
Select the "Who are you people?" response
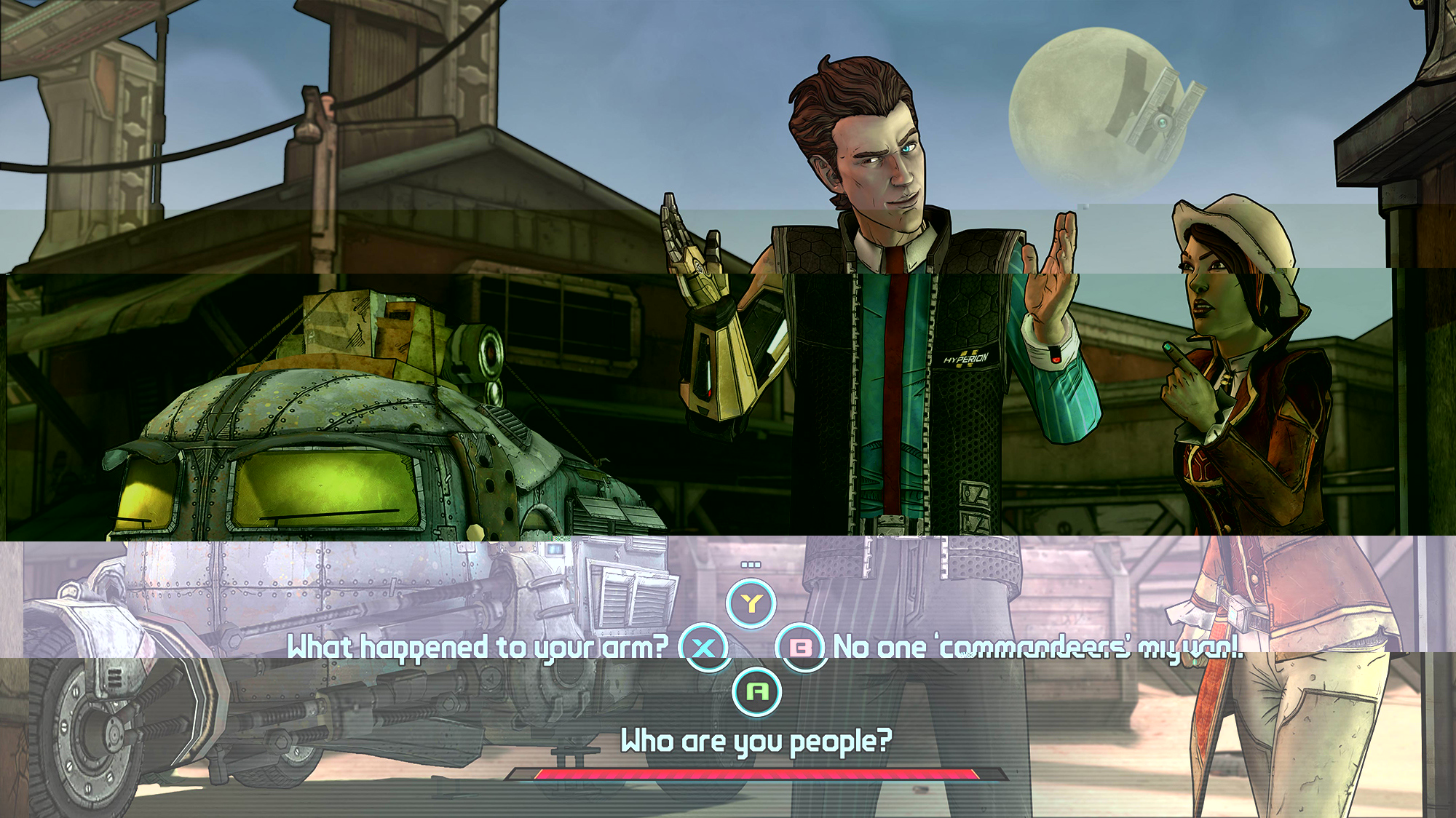(756, 741)
